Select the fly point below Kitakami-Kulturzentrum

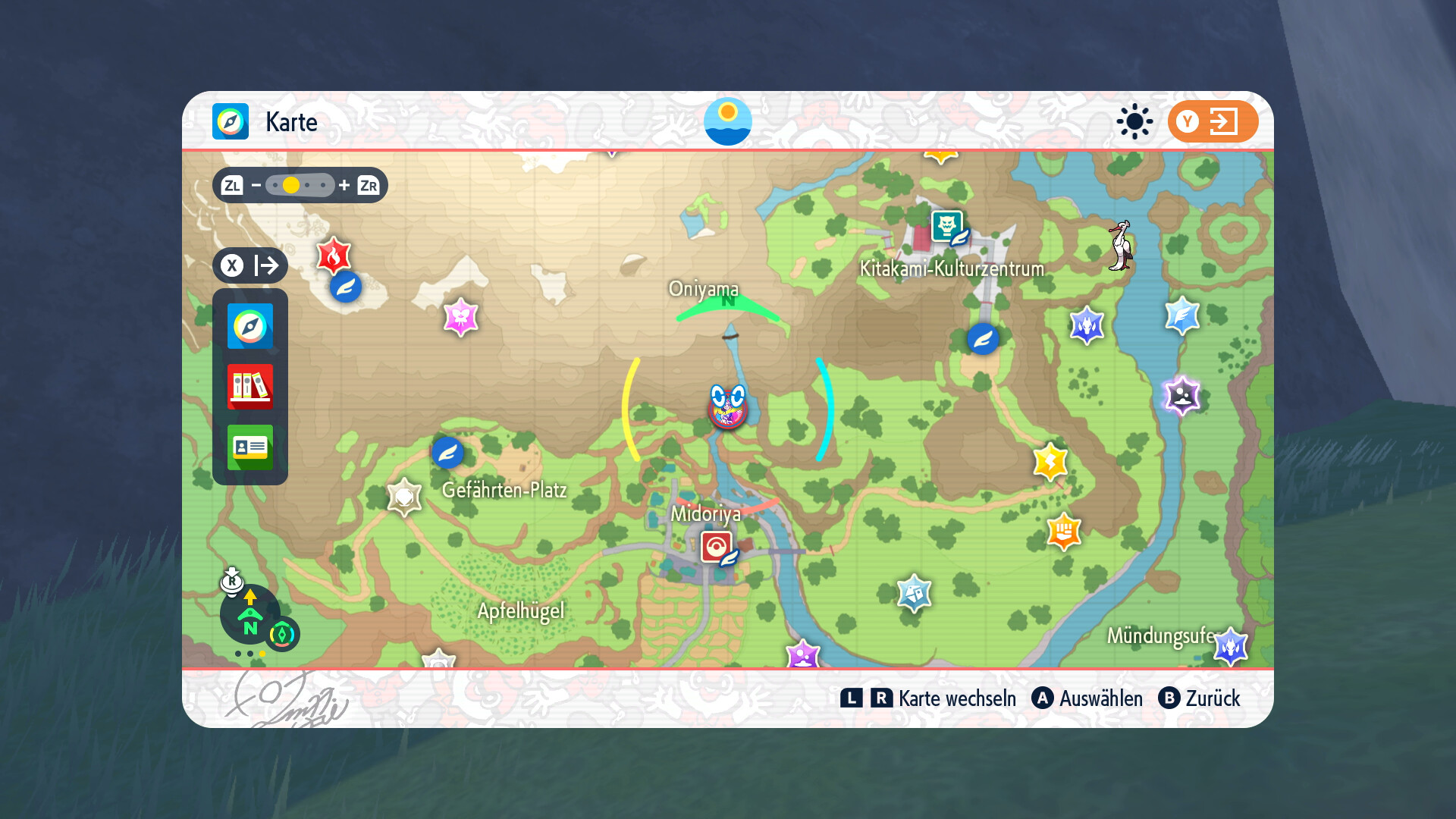[x=983, y=339]
